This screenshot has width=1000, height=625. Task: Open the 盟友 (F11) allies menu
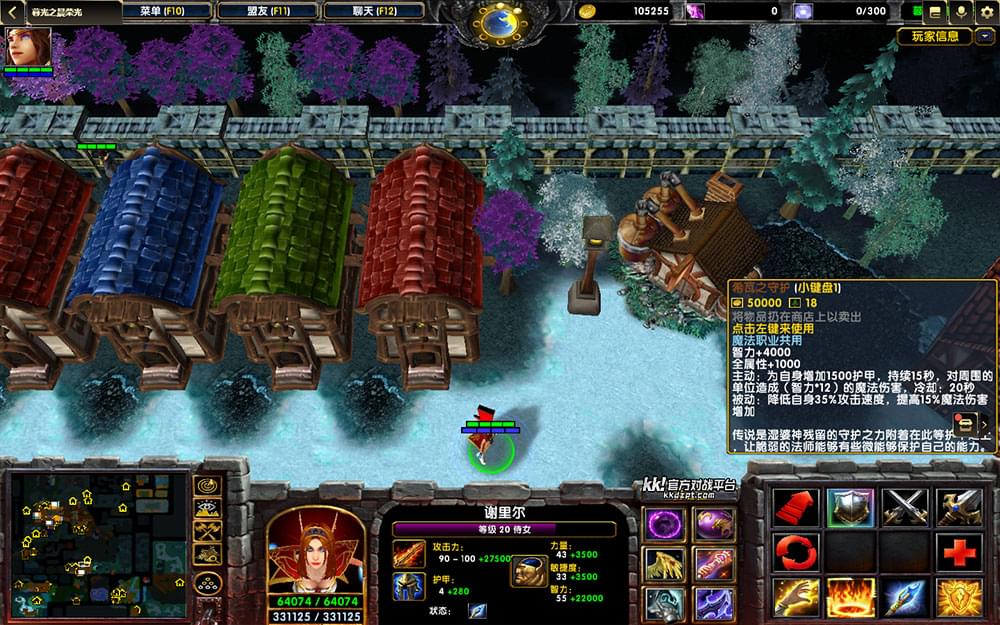(x=267, y=11)
